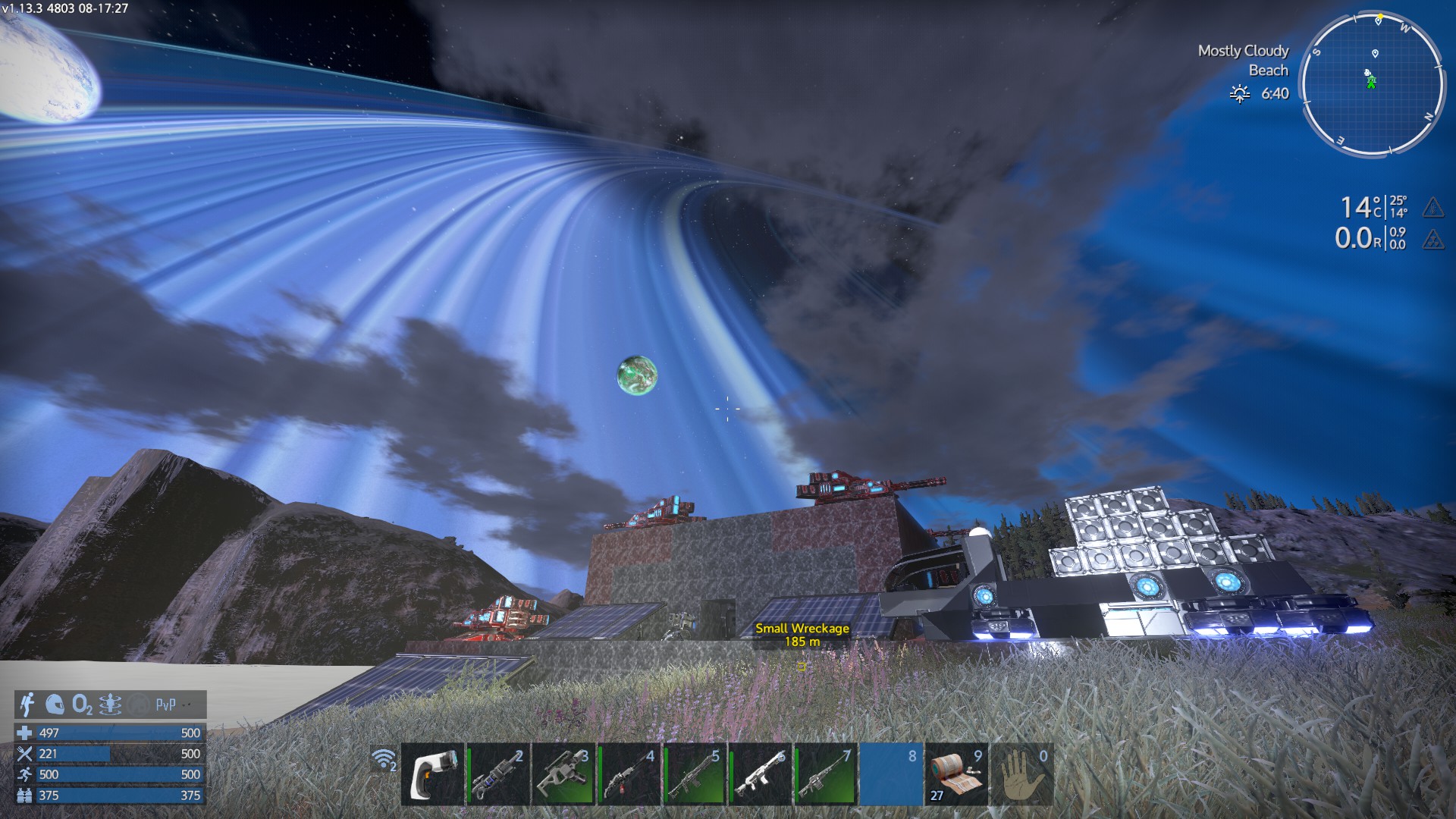Click the wireless signal icon beside hotbar
The height and width of the screenshot is (819, 1456).
click(384, 759)
